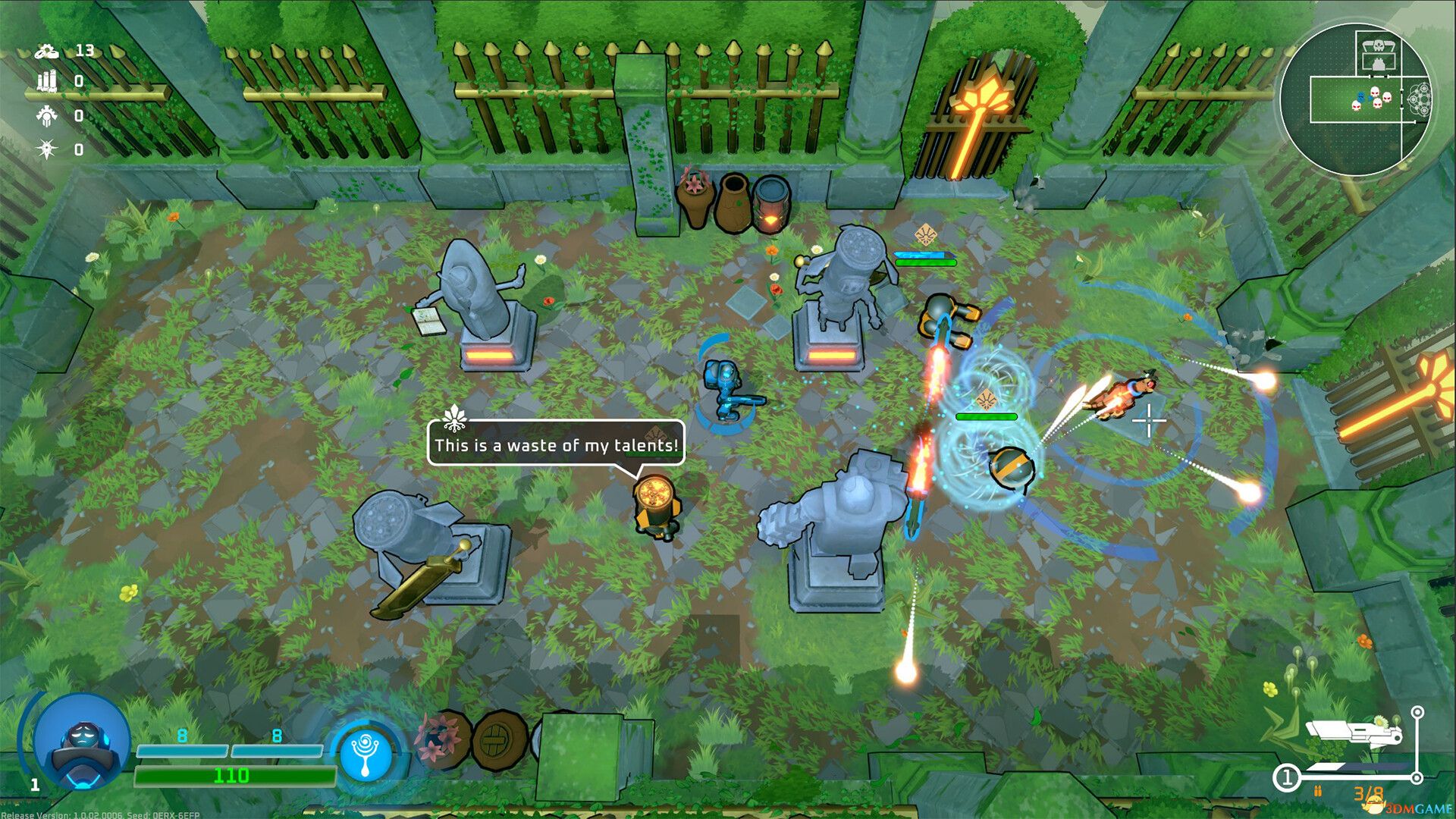The width and height of the screenshot is (1456, 819).
Task: Click the leaf emblem above the dialogue bubble
Action: click(453, 418)
